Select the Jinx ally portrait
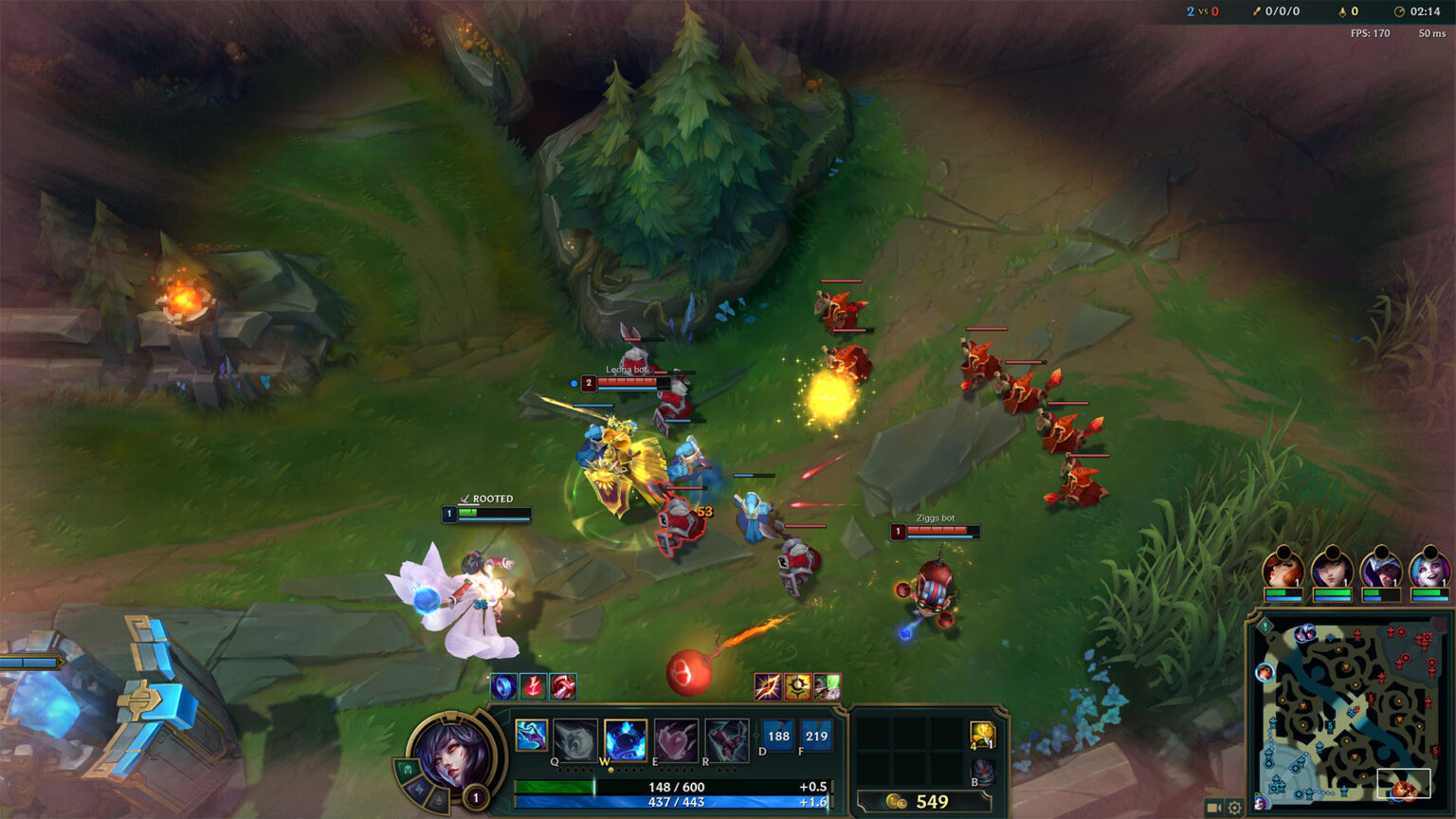Viewport: 1456px width, 819px height. coord(1429,570)
